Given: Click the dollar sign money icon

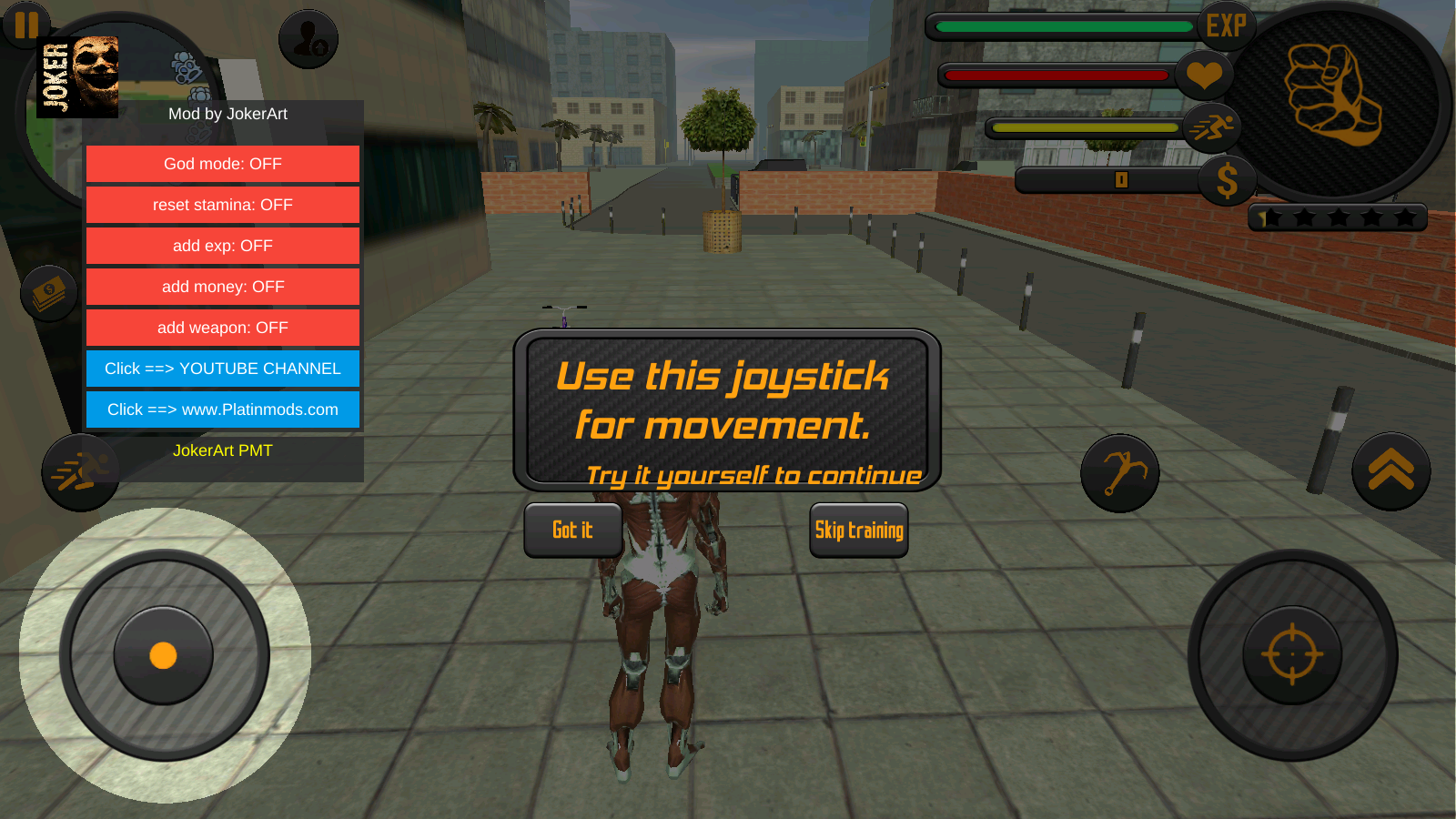Looking at the screenshot, I should click(1227, 180).
